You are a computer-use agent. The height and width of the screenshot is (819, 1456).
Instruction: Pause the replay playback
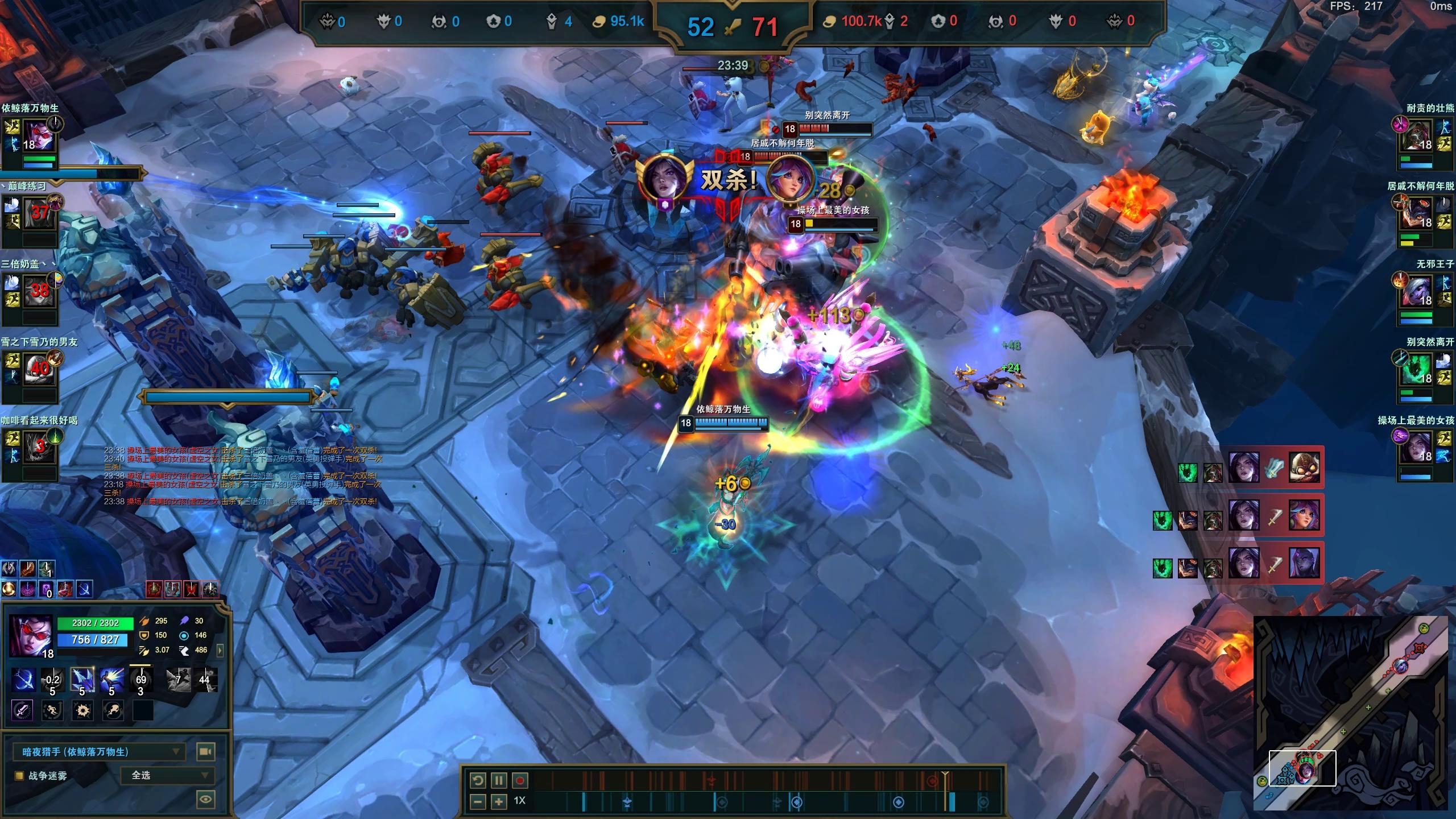(498, 780)
